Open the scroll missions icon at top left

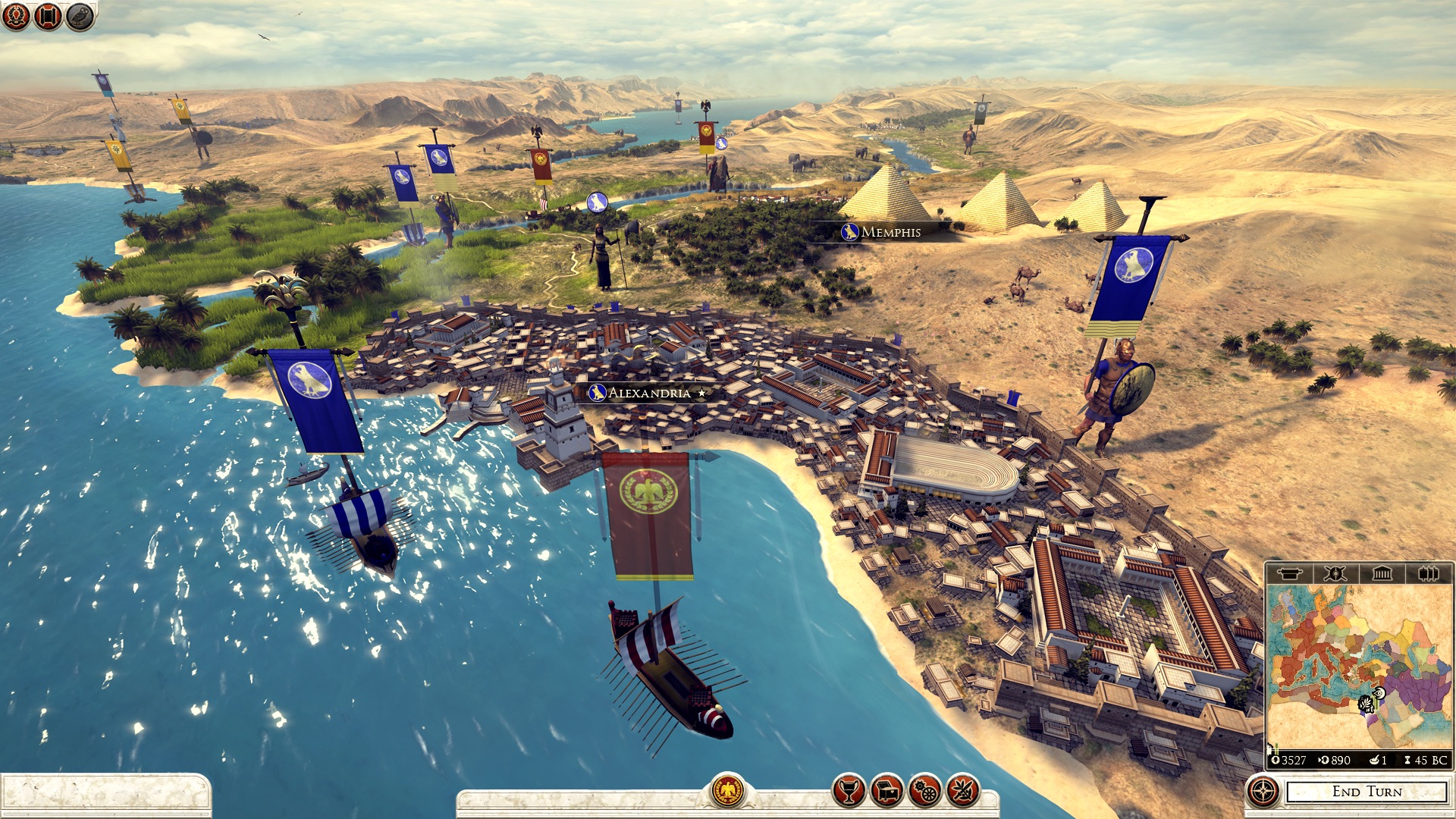coord(46,16)
